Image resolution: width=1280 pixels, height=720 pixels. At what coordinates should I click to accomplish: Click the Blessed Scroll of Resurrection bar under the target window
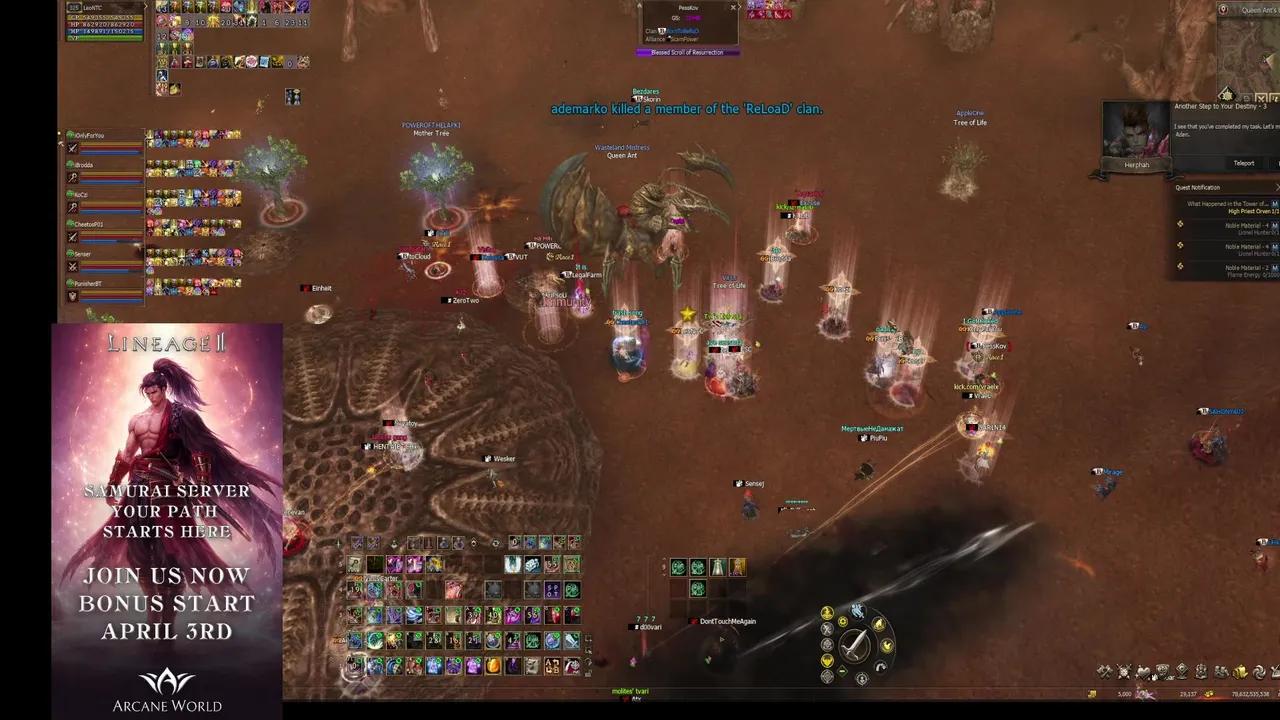click(687, 51)
